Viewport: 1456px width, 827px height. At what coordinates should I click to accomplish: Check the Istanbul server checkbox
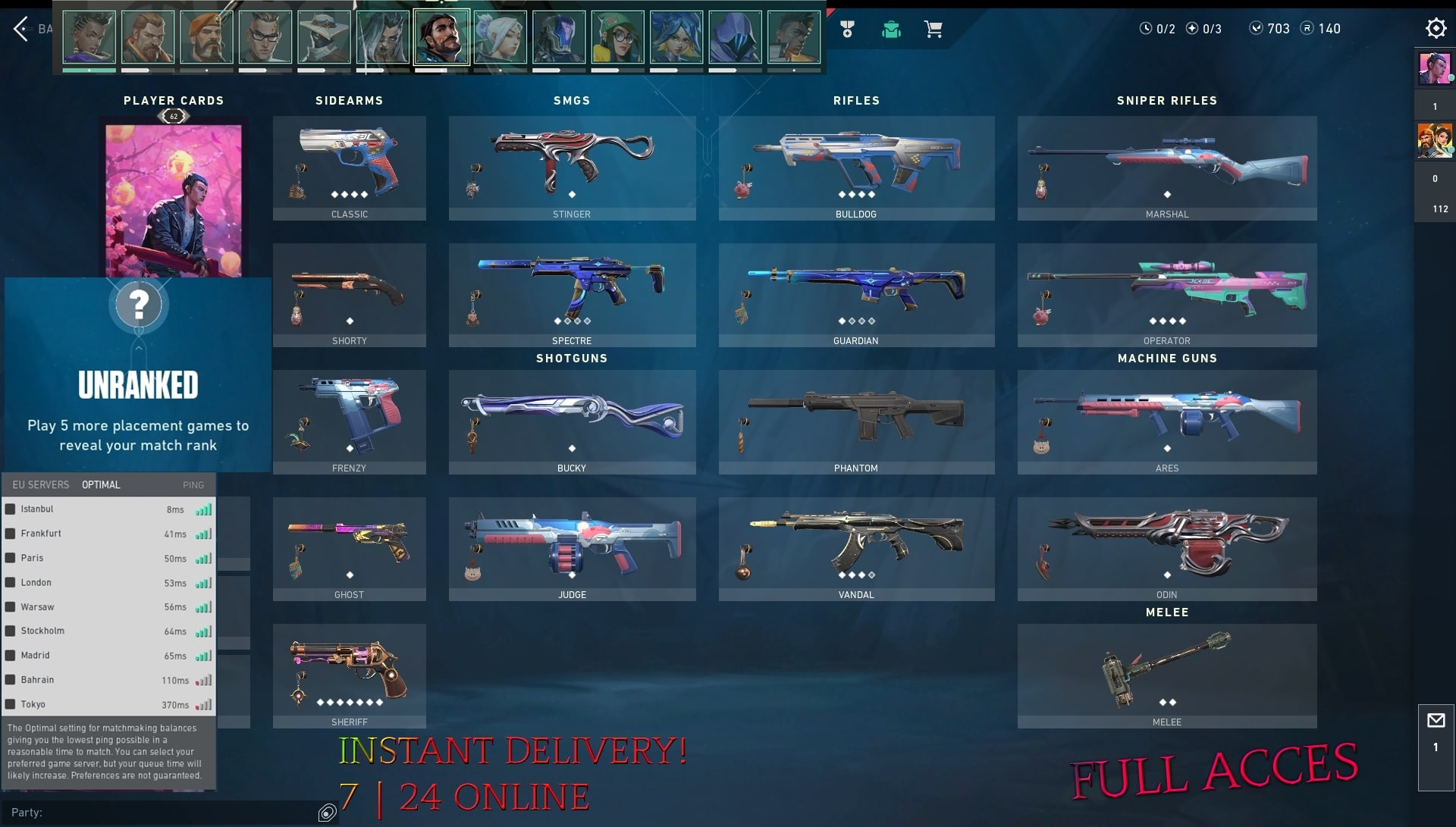(11, 509)
